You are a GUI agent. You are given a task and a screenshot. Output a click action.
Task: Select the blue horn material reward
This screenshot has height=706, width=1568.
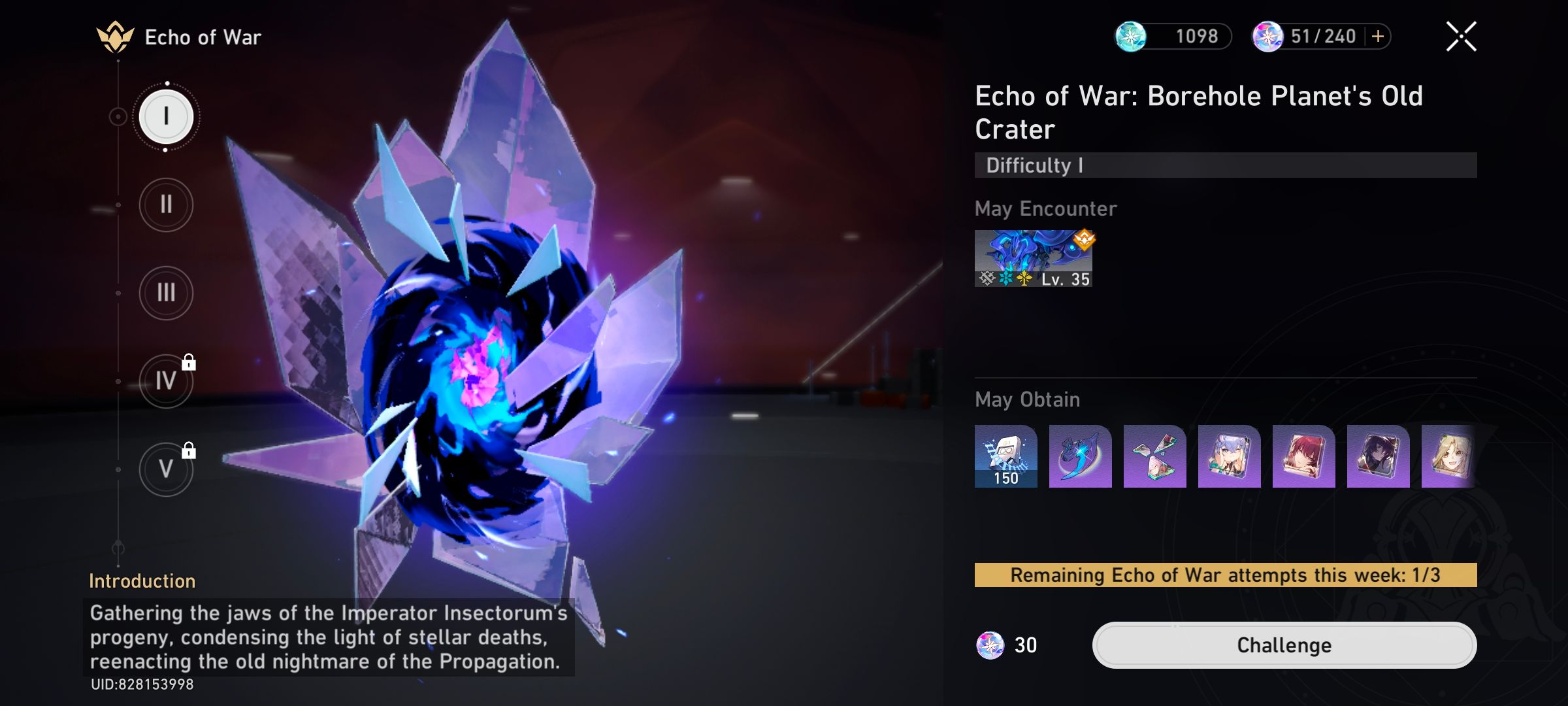pos(1080,456)
